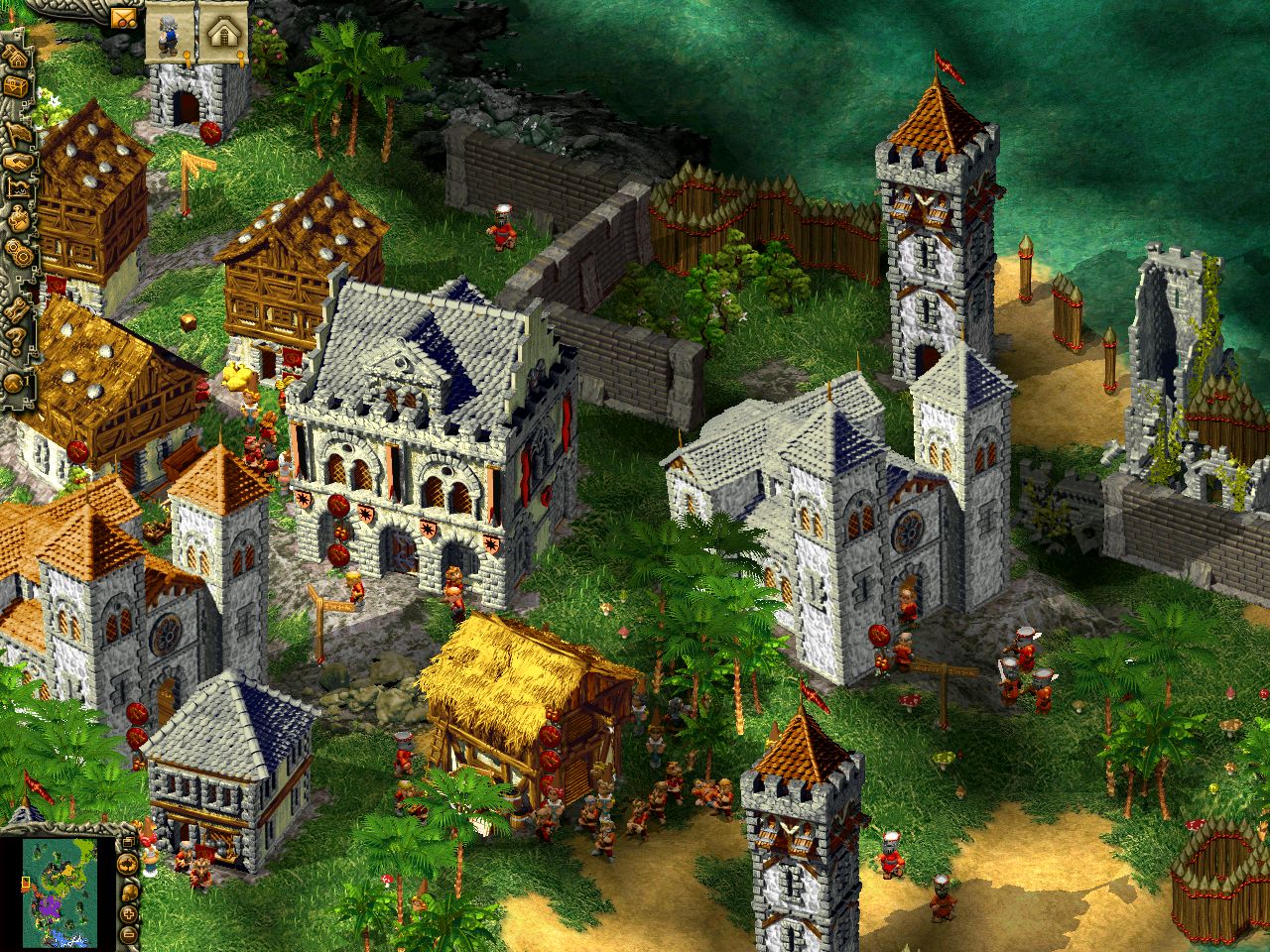
Task: Open the trade handshake icon
Action: (20, 161)
